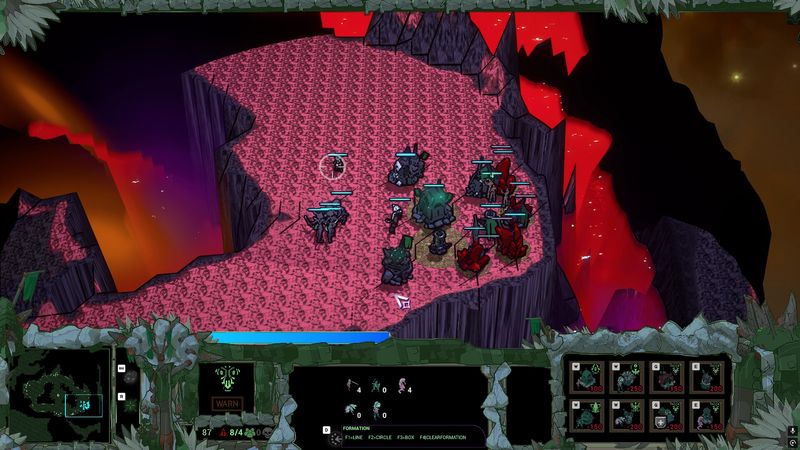Screen dimensions: 800x450
Task: Select the pink seahorse unit group icon
Action: pyautogui.click(x=402, y=389)
